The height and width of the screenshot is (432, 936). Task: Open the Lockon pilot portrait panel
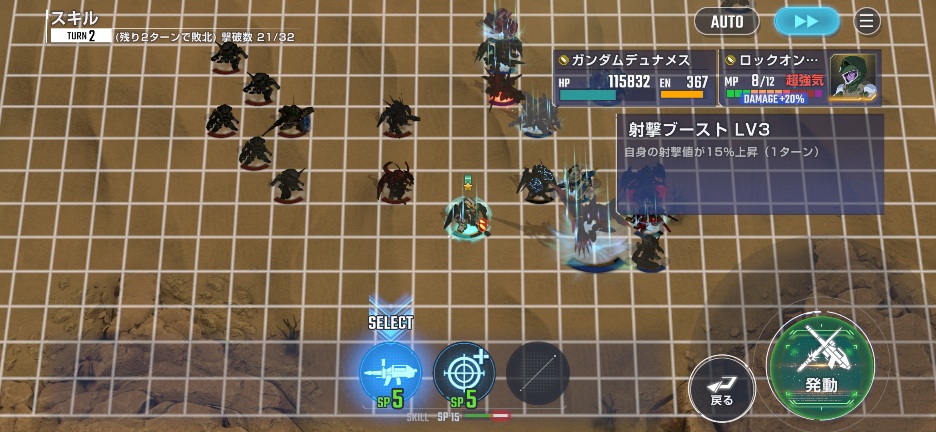coord(853,76)
